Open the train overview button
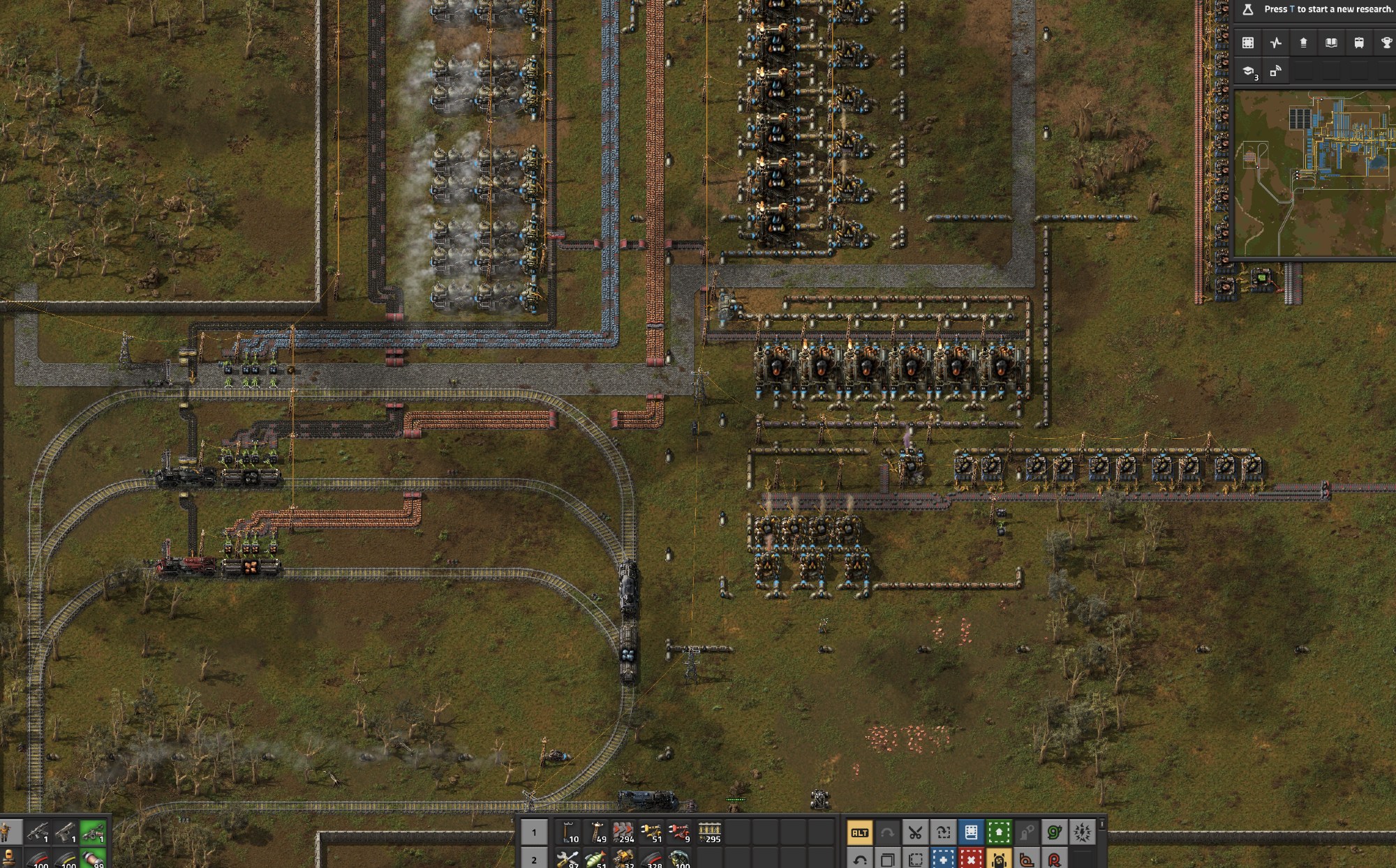Screen dimensions: 1396x868 pyautogui.click(x=1359, y=43)
